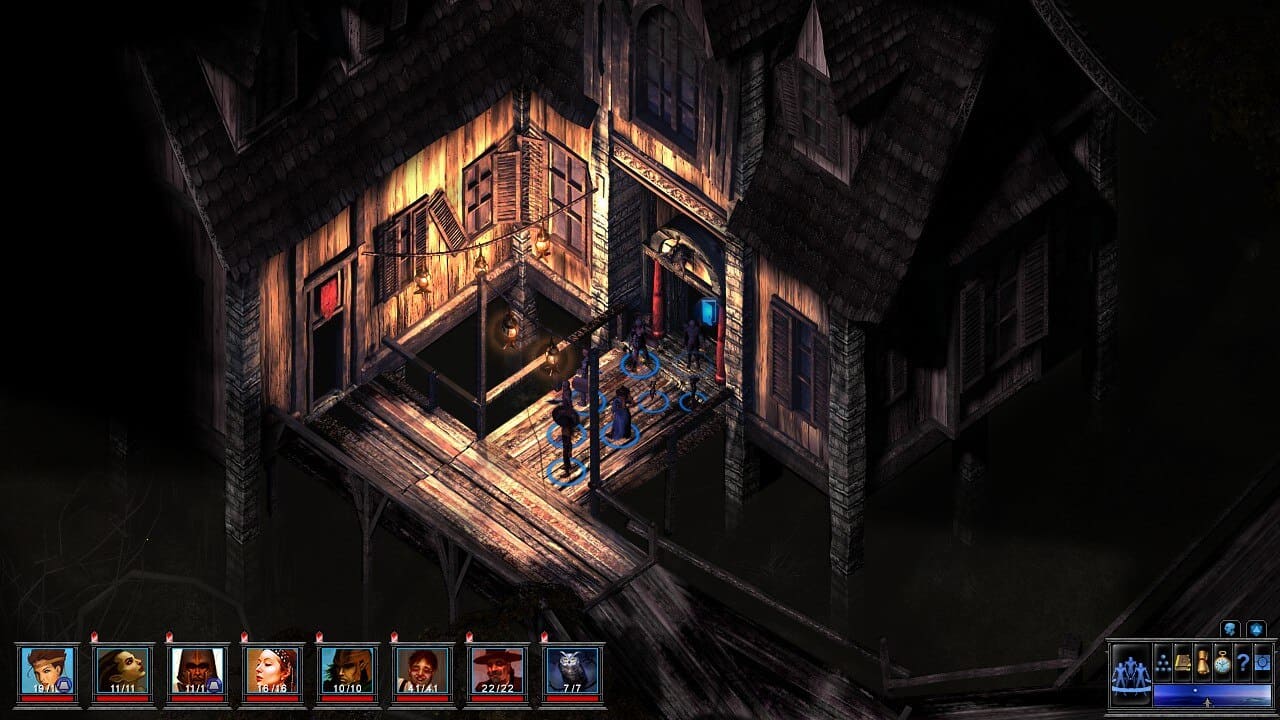Open help with the question mark icon

click(x=1243, y=662)
